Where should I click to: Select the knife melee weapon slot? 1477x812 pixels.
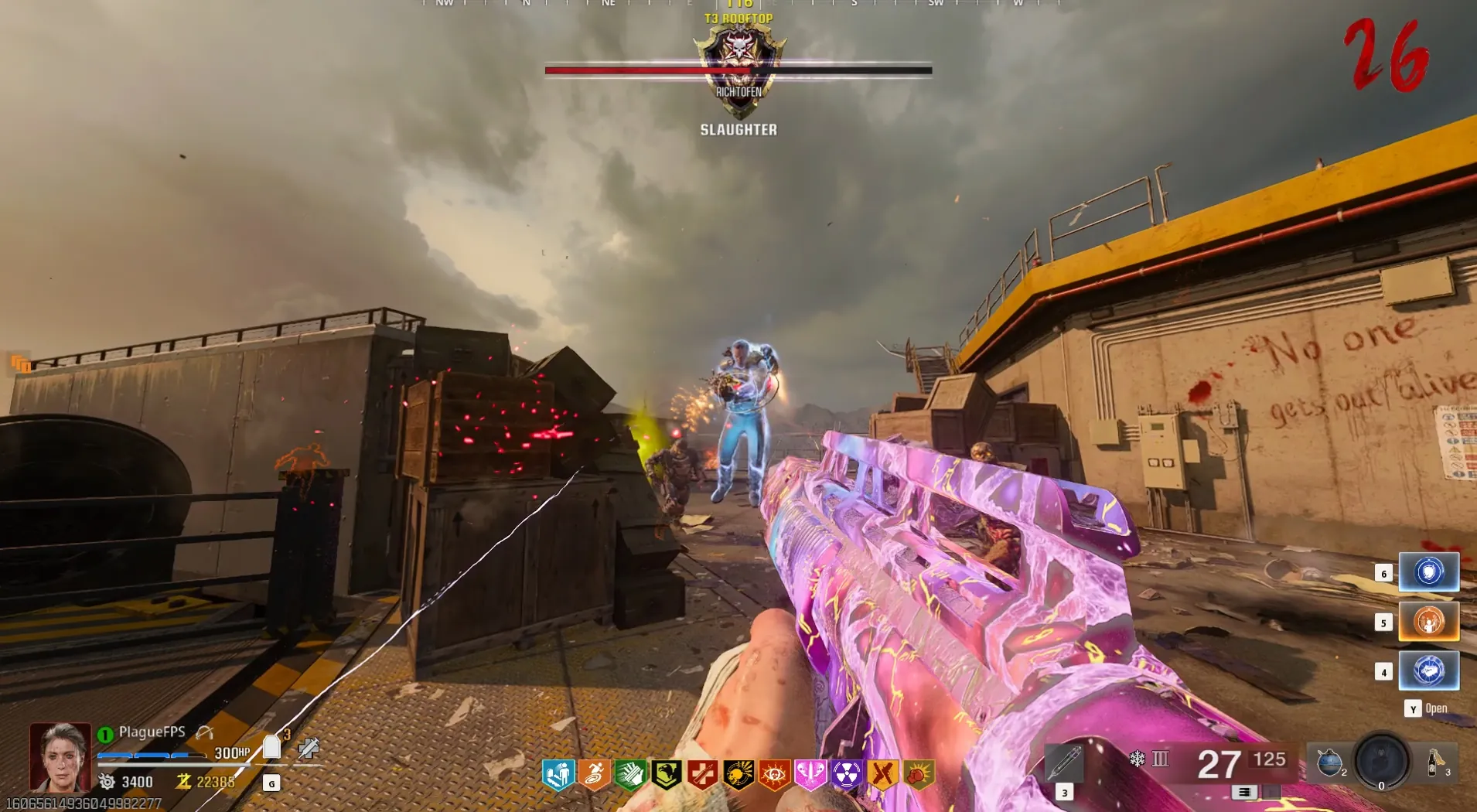point(1064,763)
